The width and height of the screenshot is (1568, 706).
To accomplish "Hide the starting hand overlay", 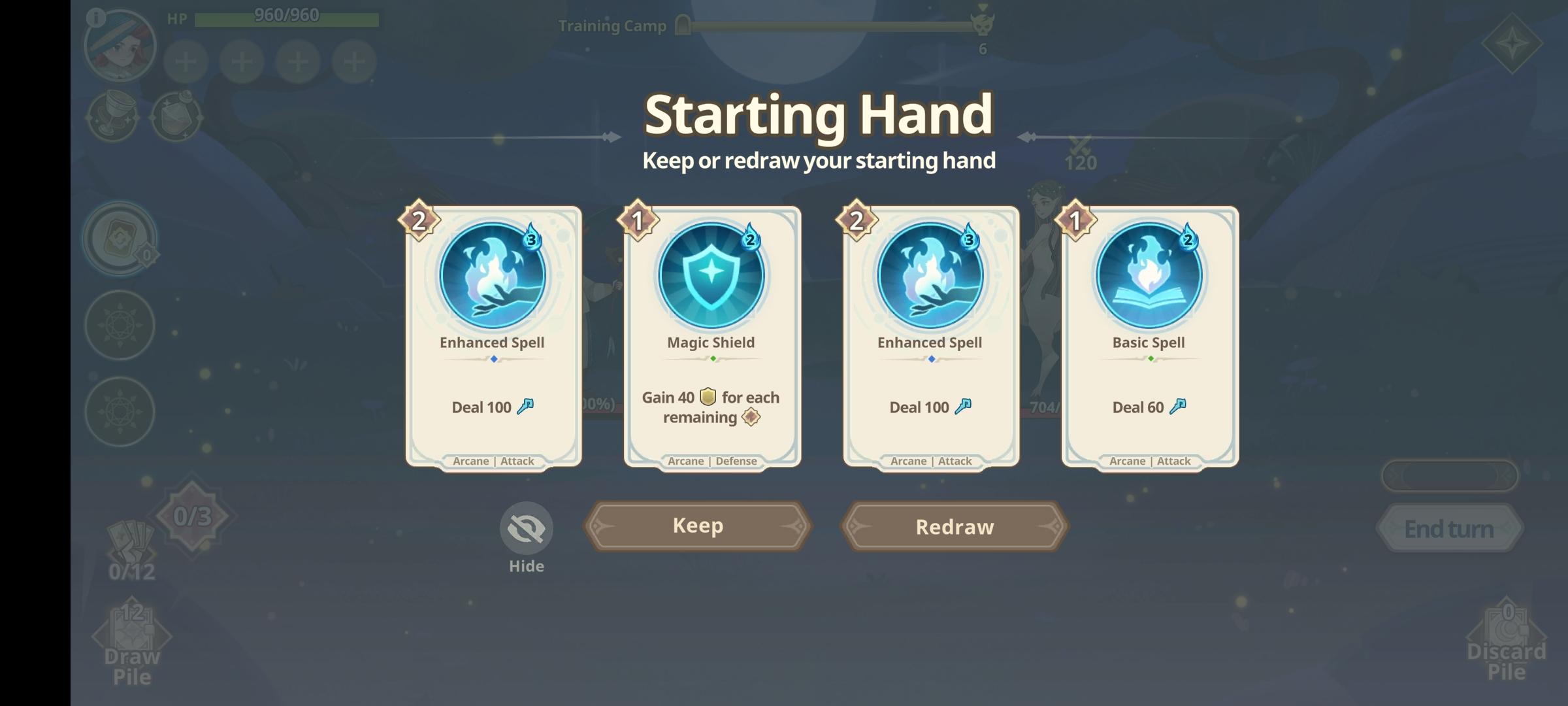I will coord(527,528).
